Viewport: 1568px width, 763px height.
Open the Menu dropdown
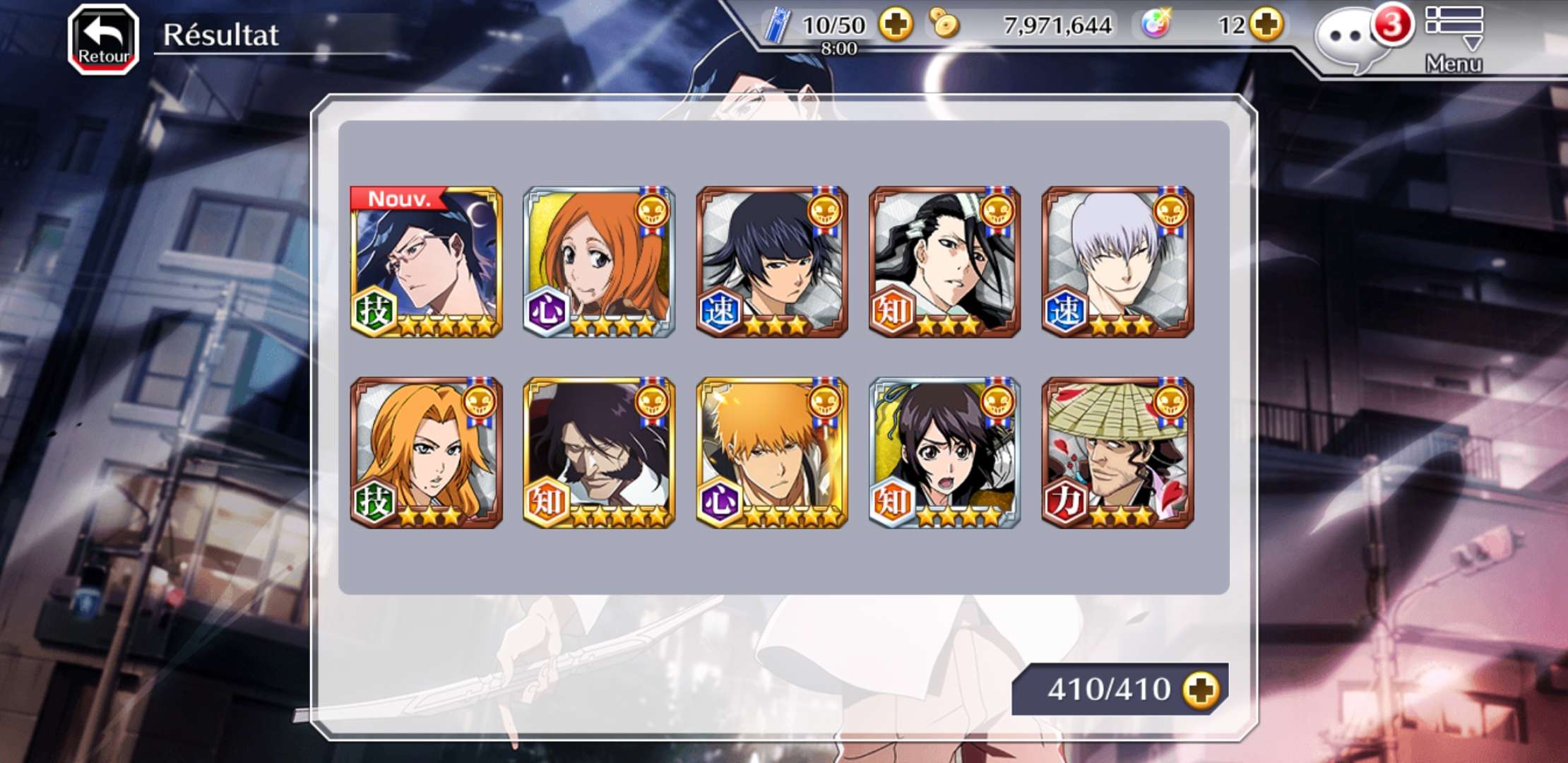click(x=1454, y=40)
